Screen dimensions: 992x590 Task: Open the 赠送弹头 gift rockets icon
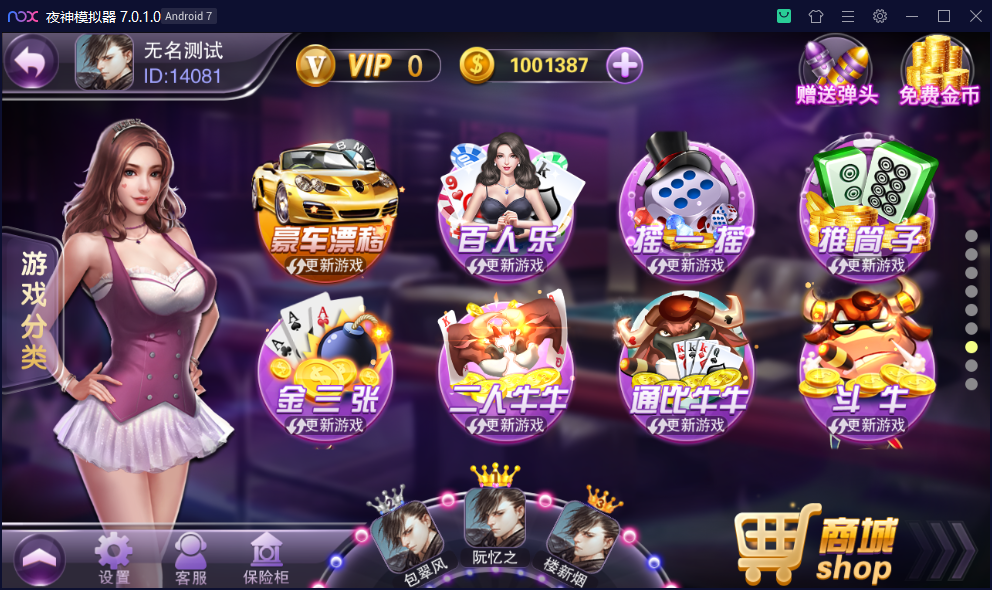[836, 68]
